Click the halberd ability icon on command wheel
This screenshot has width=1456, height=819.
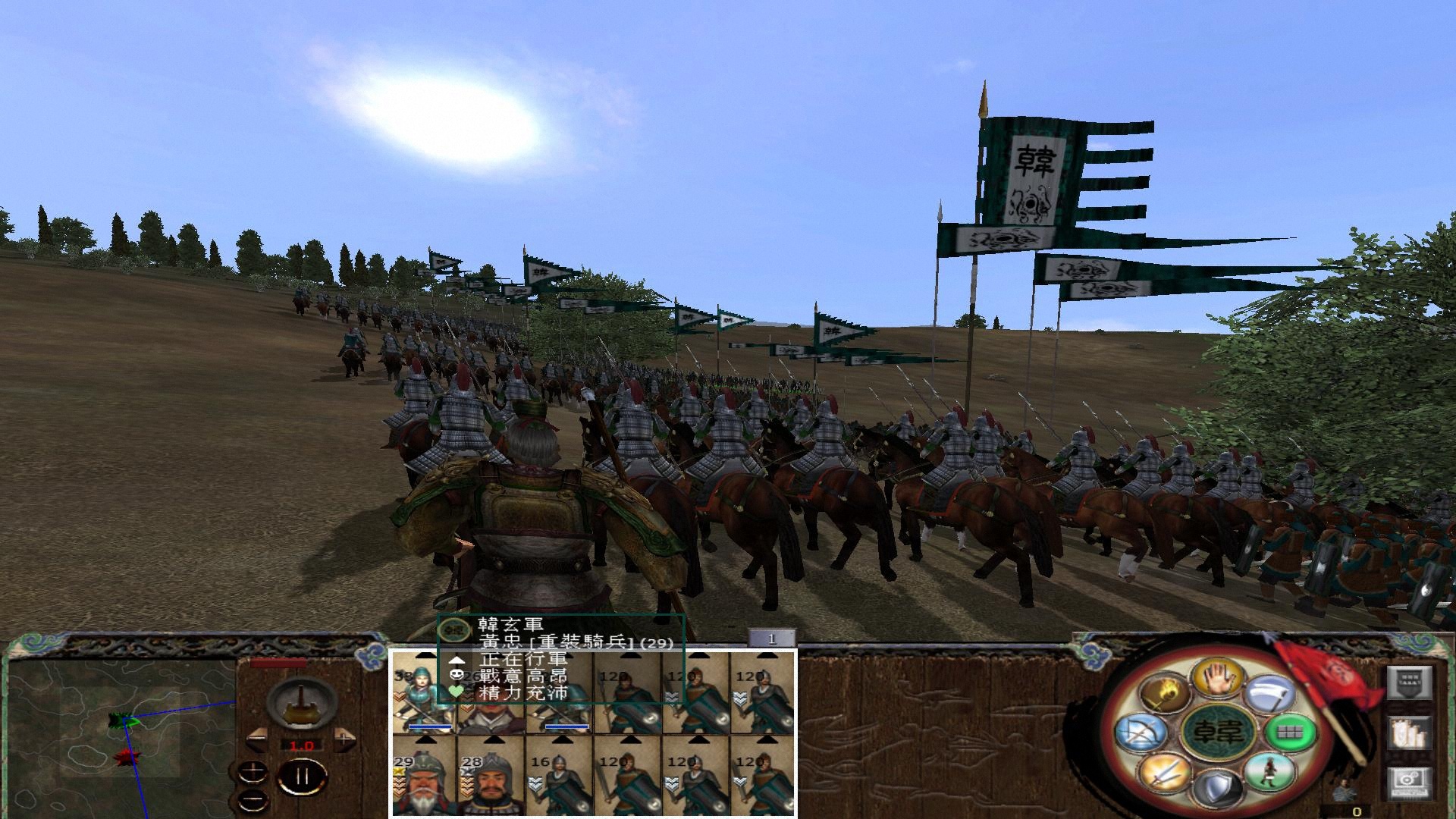[x=1269, y=693]
